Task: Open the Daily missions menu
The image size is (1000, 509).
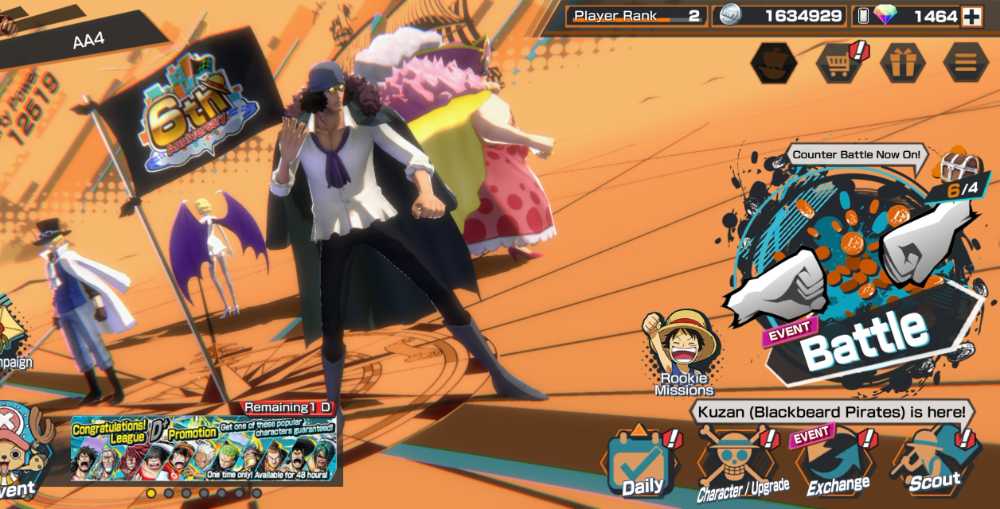Action: pos(640,462)
